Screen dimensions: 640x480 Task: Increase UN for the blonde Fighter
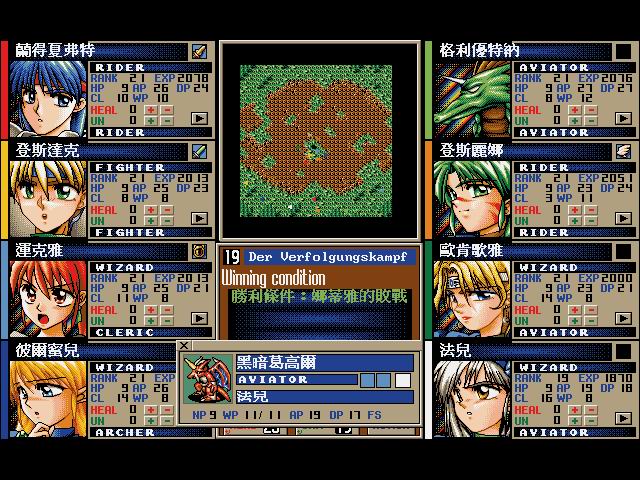click(152, 222)
